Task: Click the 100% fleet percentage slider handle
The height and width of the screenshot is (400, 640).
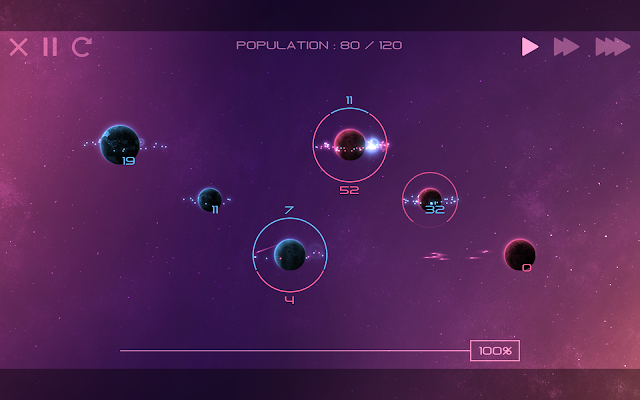Action: 495,351
